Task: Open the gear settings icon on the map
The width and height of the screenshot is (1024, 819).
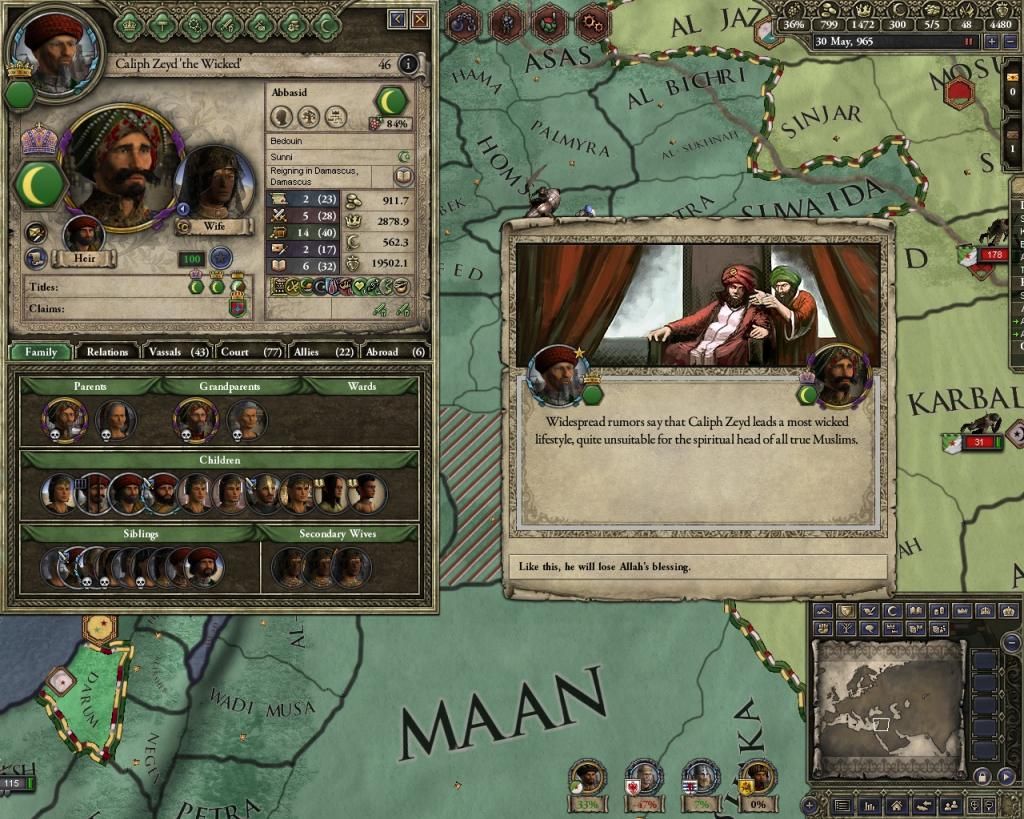Action: click(592, 19)
